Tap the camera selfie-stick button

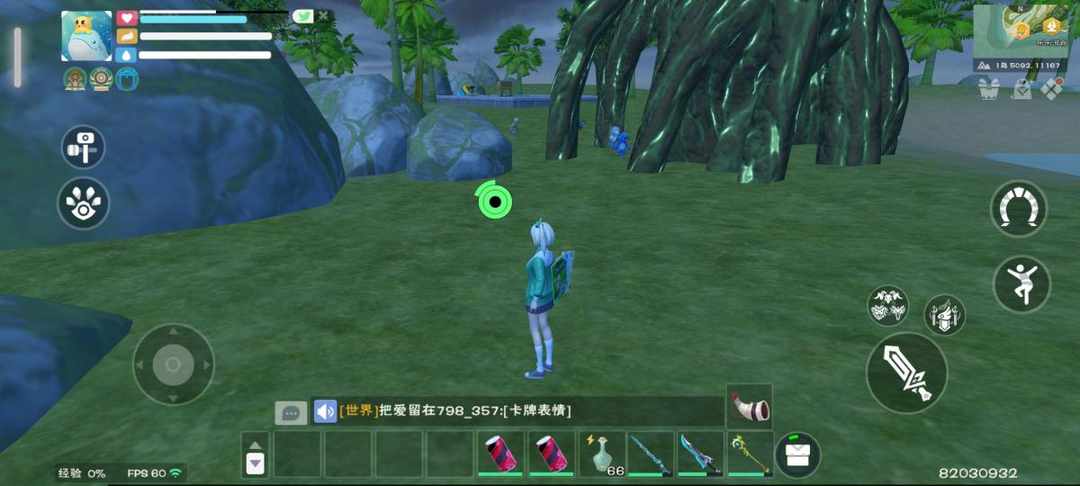tap(83, 146)
